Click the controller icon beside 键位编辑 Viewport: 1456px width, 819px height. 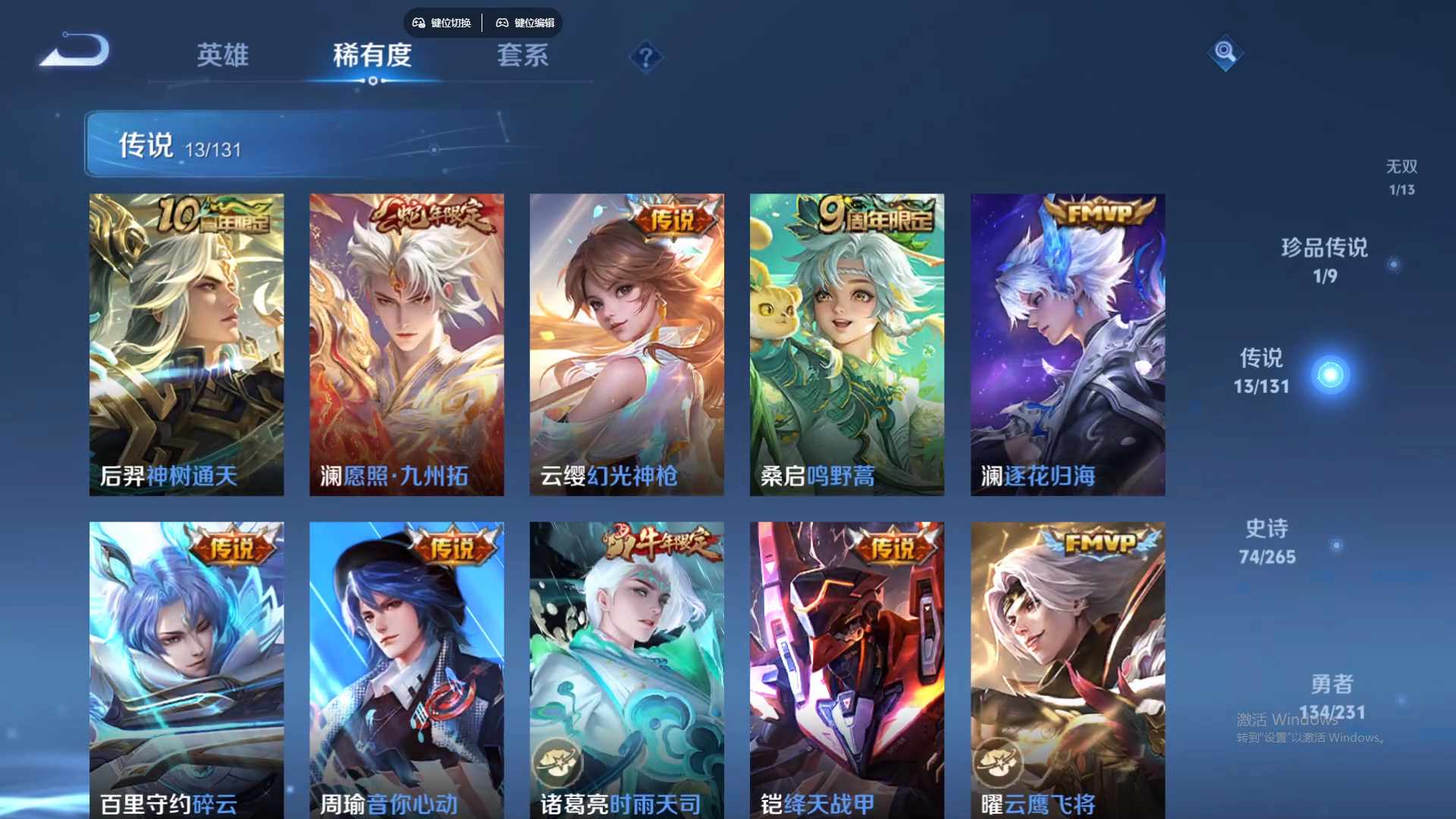click(x=503, y=23)
